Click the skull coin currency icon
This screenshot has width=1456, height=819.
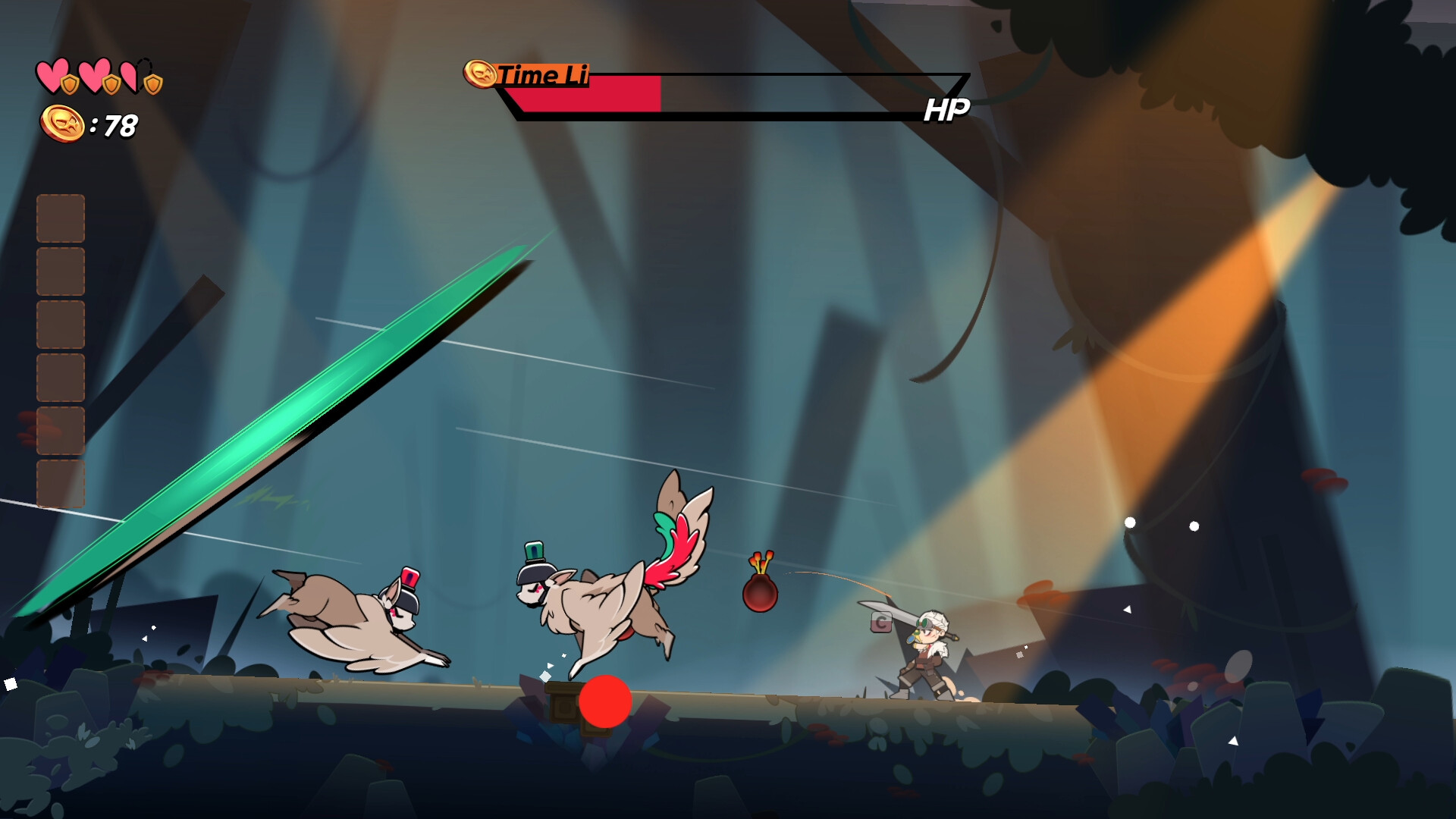[x=62, y=125]
